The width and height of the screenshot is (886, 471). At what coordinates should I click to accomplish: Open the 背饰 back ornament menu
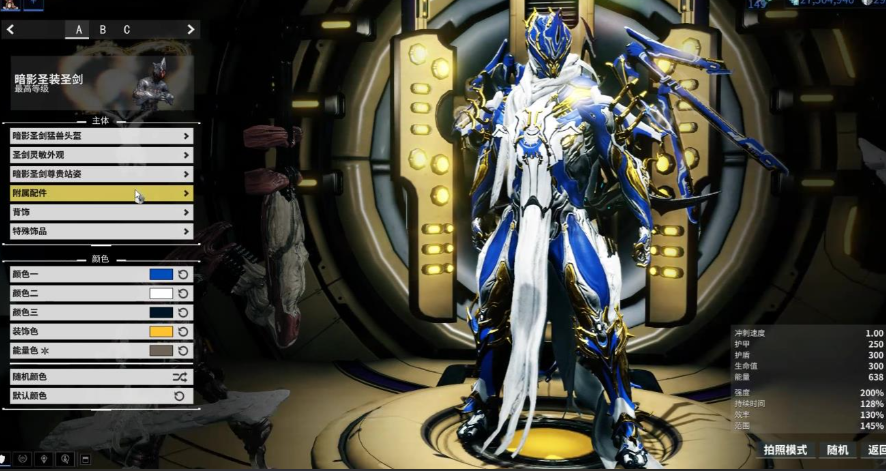(x=100, y=212)
